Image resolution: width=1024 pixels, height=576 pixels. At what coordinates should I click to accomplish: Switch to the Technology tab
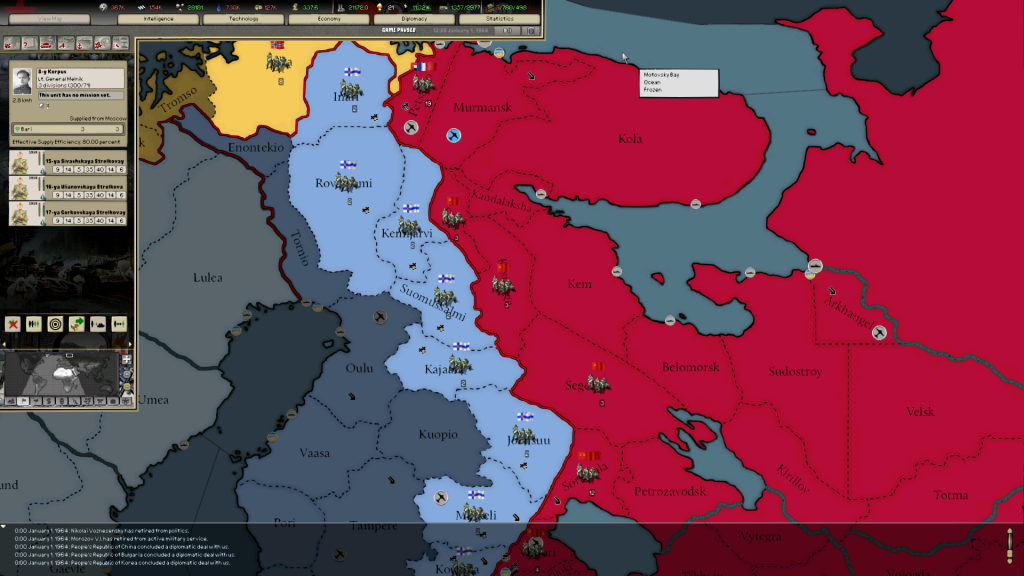(243, 18)
